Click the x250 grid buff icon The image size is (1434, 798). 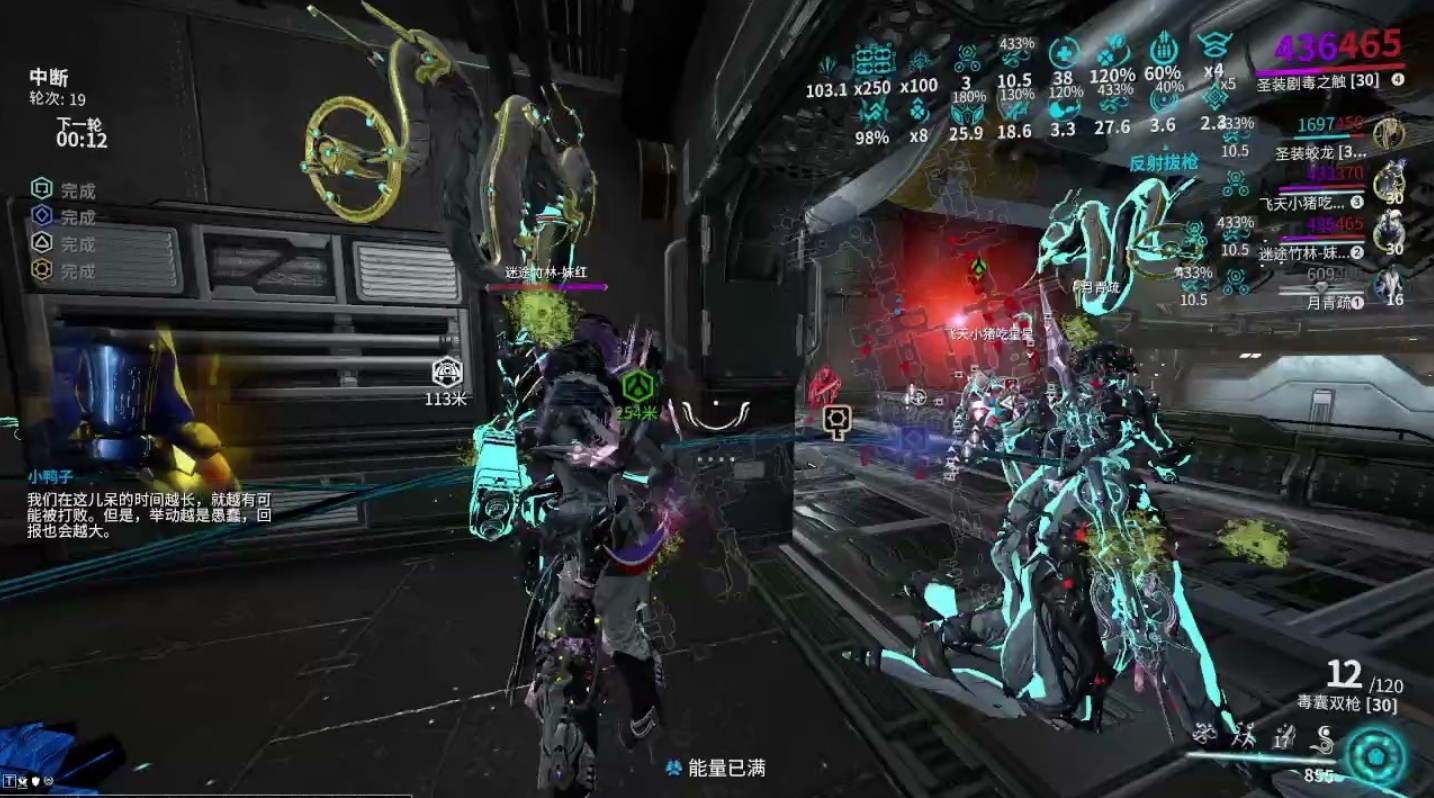(872, 62)
